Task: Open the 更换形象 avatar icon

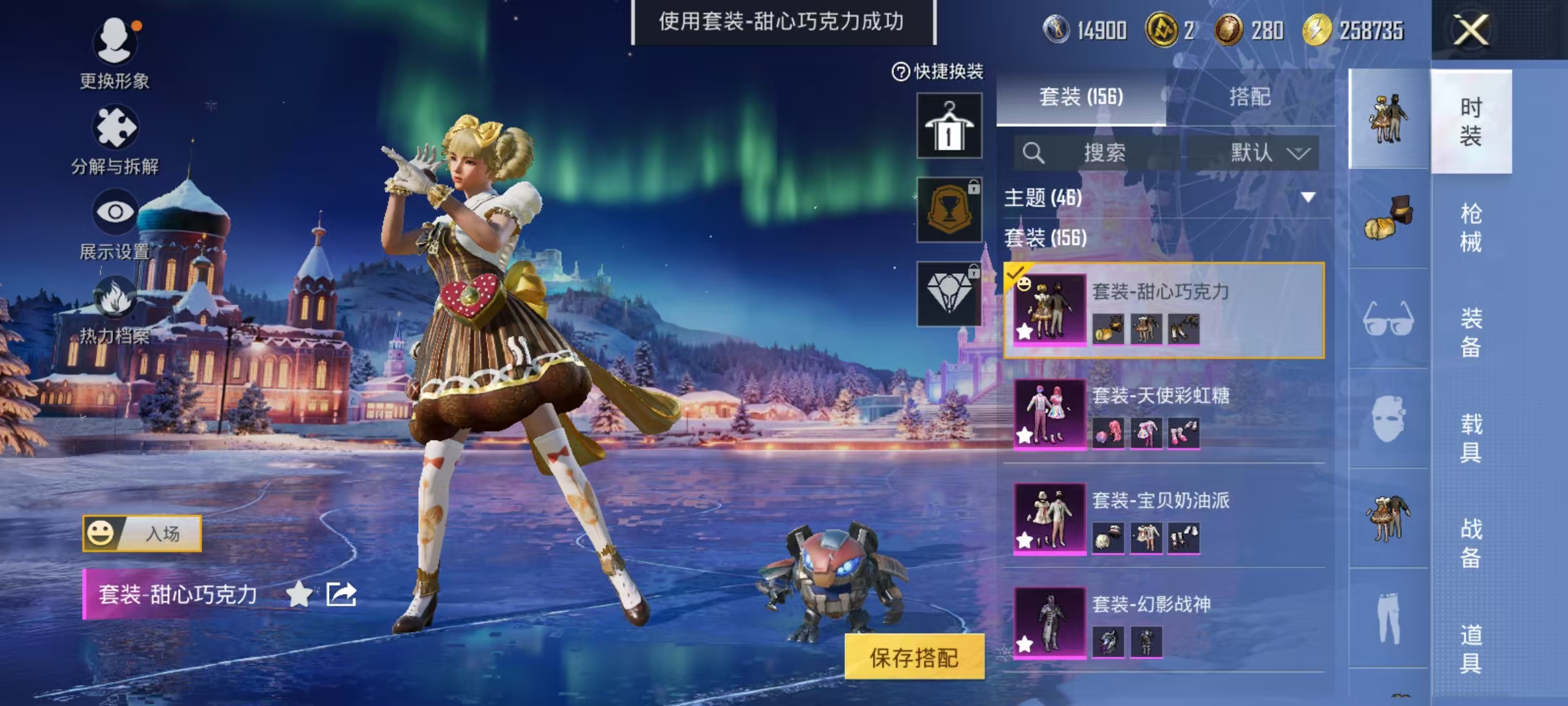Action: pos(116,41)
